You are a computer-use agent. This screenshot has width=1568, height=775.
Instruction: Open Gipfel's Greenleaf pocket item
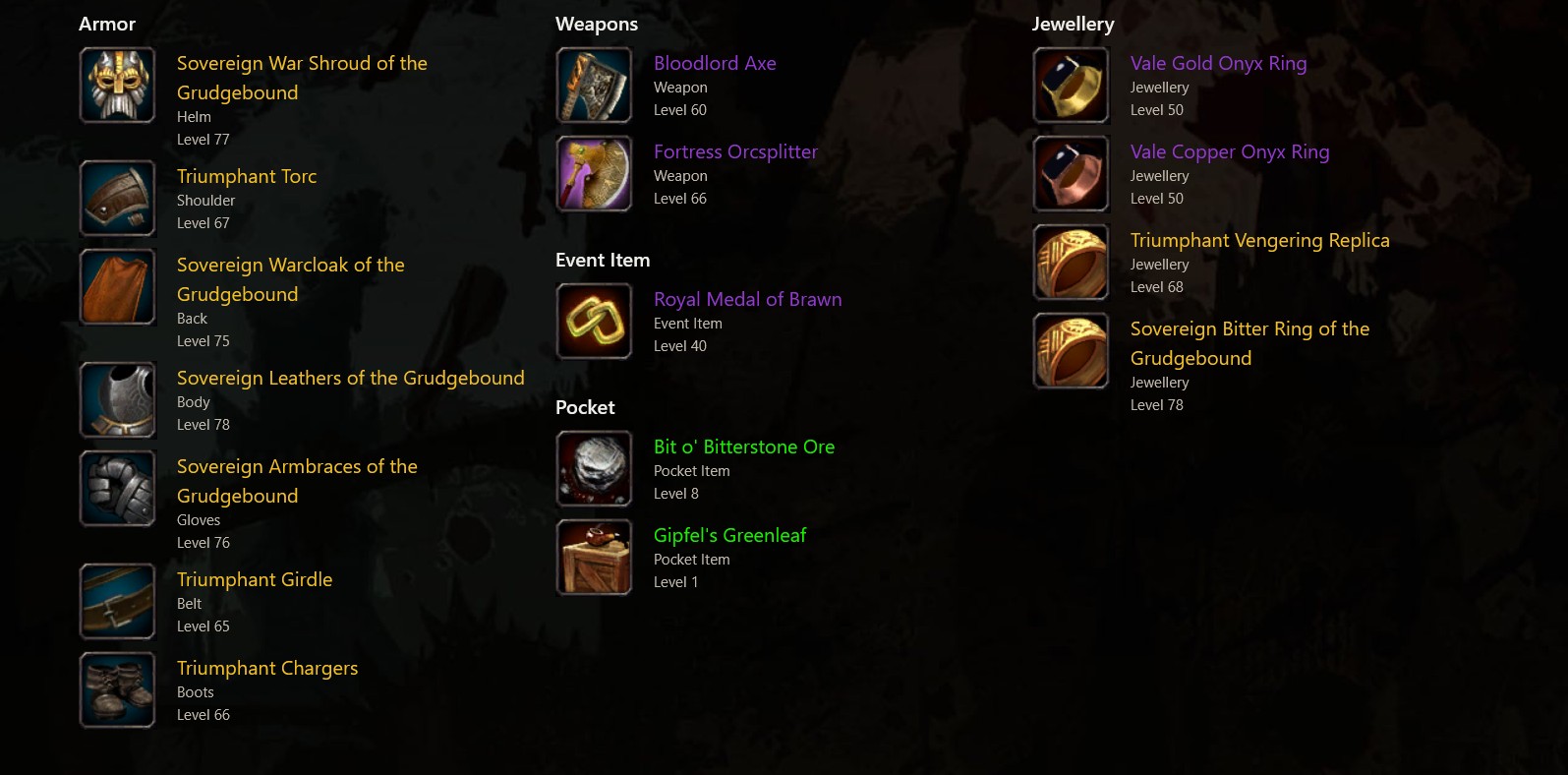click(729, 535)
